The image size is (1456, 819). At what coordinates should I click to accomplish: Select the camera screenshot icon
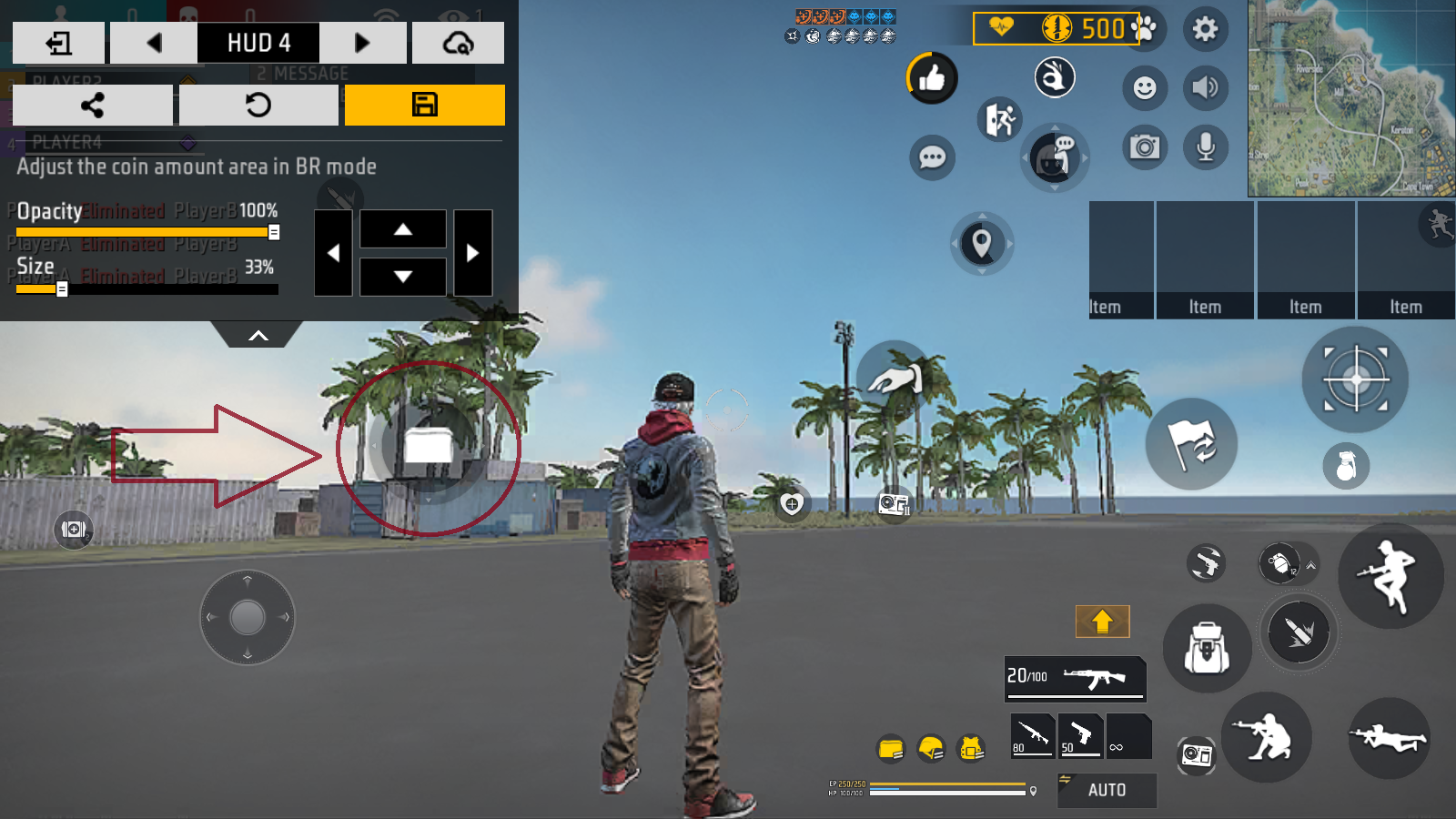pos(1145,147)
